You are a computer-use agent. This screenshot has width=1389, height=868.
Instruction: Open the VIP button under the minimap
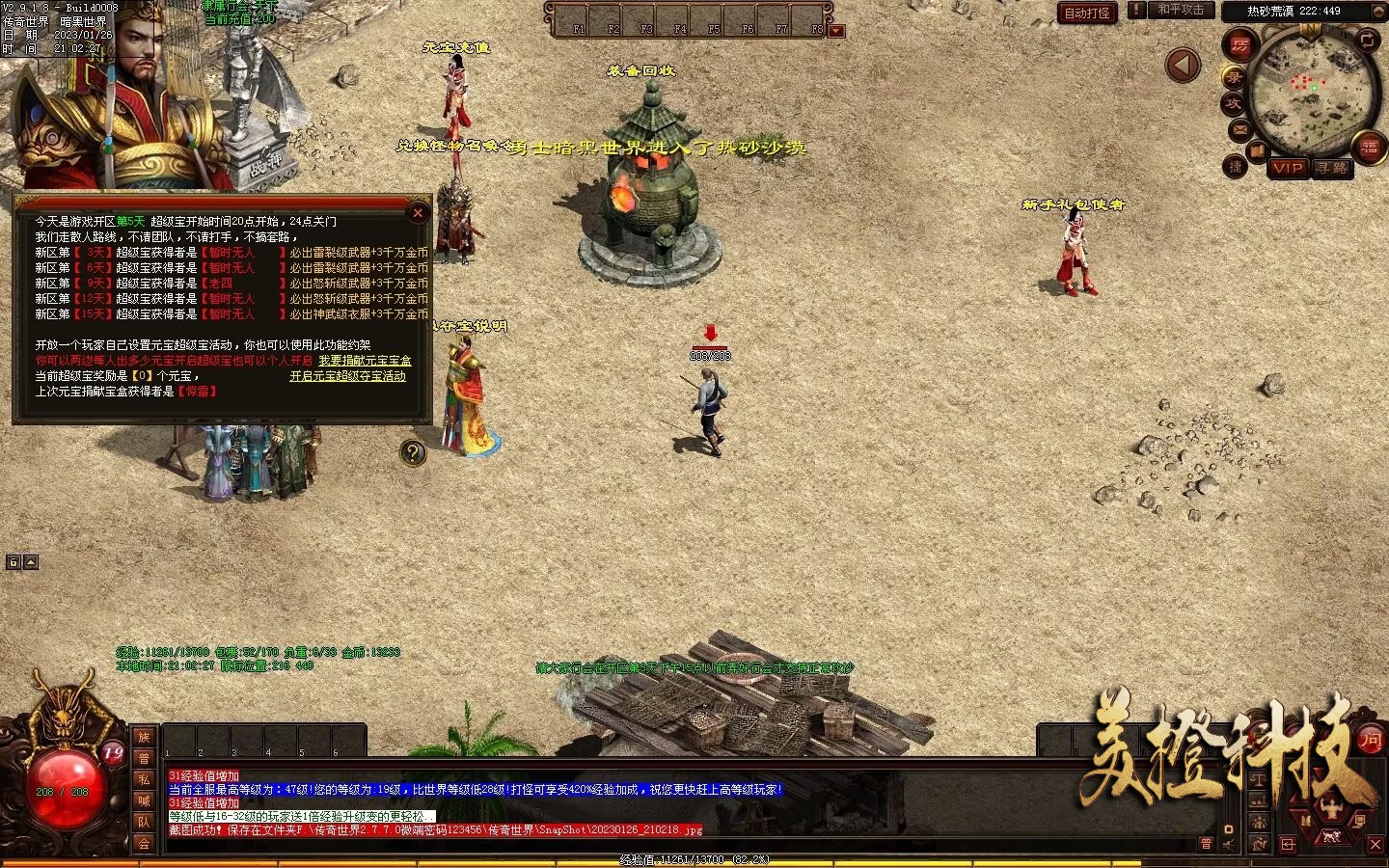(x=1287, y=168)
